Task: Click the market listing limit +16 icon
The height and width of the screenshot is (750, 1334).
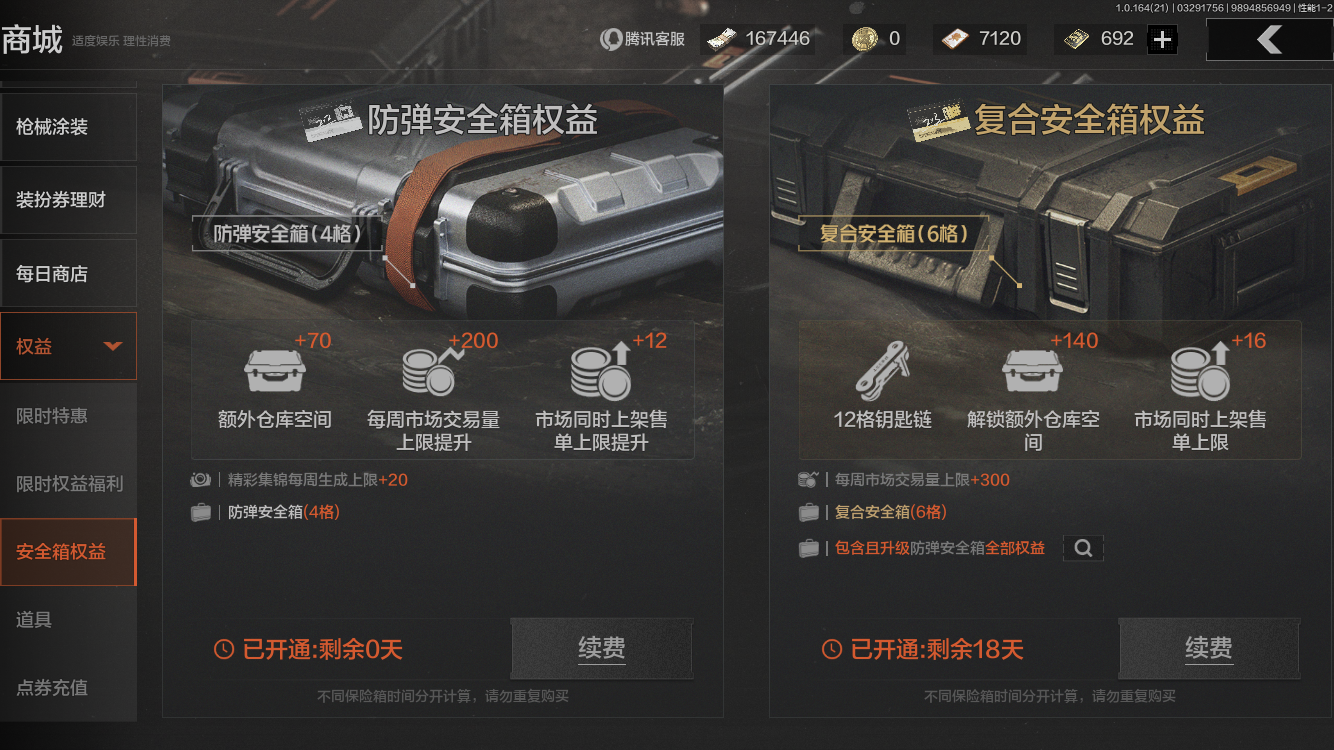Action: [x=1200, y=375]
